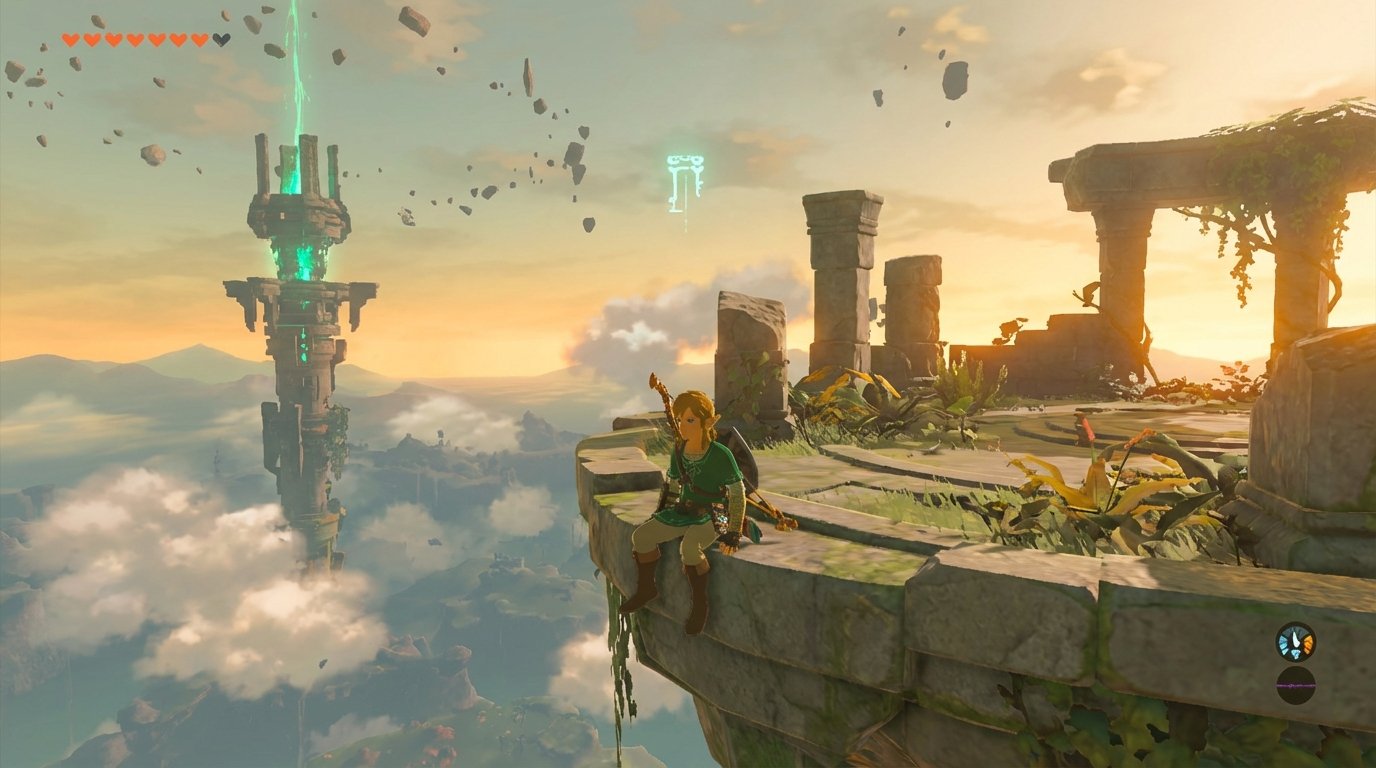1376x768 pixels.
Task: Click the fourth heart in the health row
Action: [135, 40]
